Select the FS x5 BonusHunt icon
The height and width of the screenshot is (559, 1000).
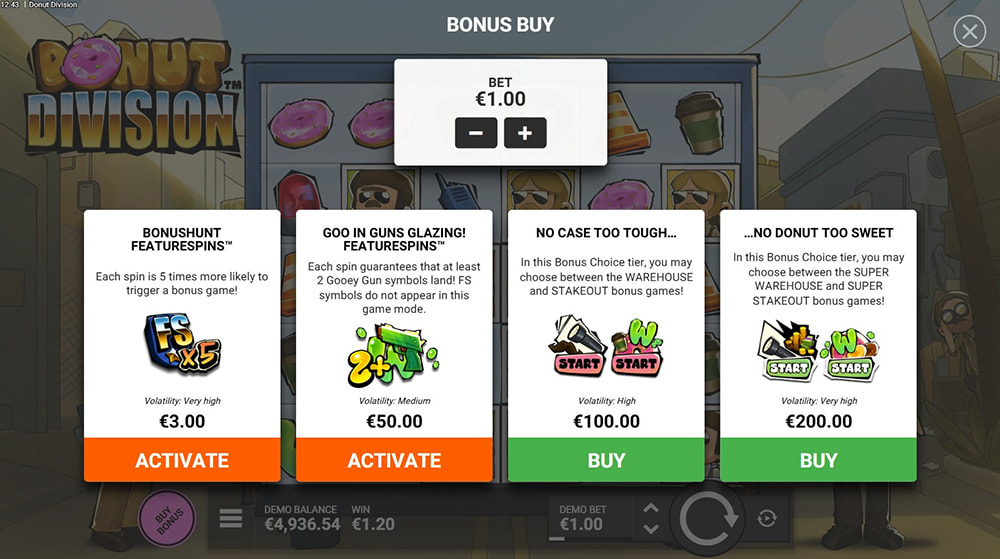[x=182, y=342]
